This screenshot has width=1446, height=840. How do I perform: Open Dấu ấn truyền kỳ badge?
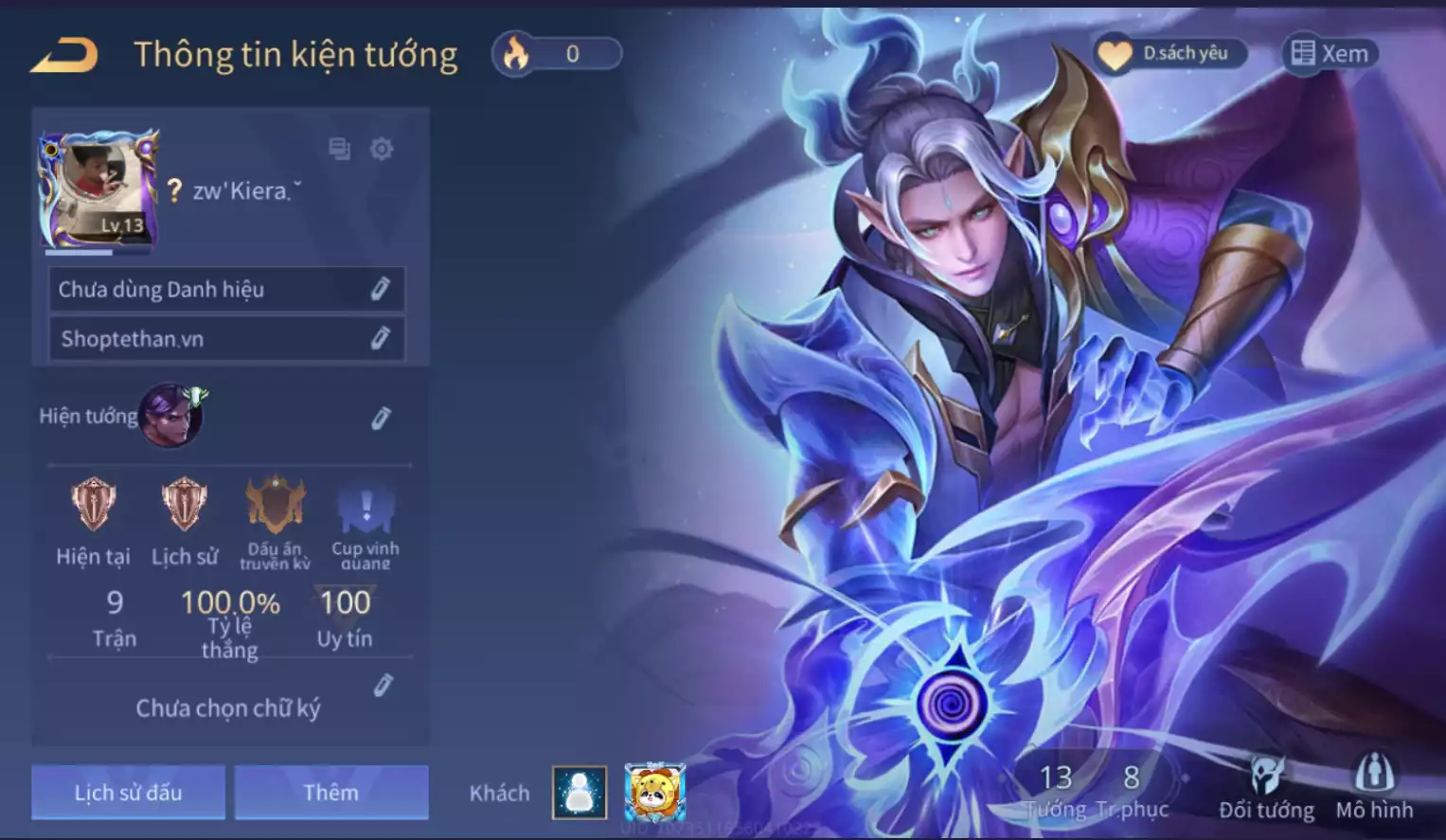click(x=275, y=506)
